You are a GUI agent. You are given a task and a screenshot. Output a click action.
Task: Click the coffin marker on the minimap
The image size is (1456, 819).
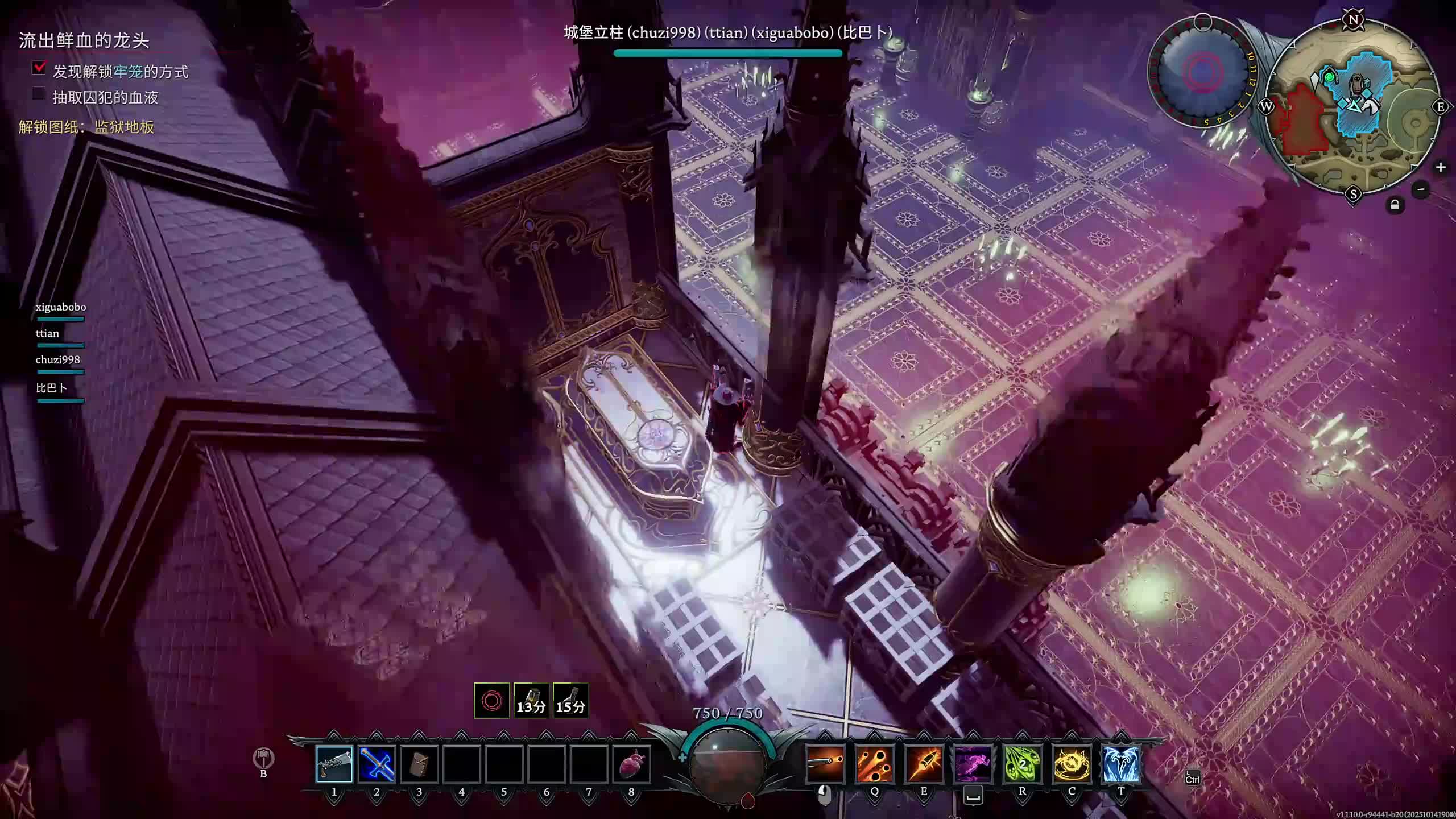(1358, 85)
